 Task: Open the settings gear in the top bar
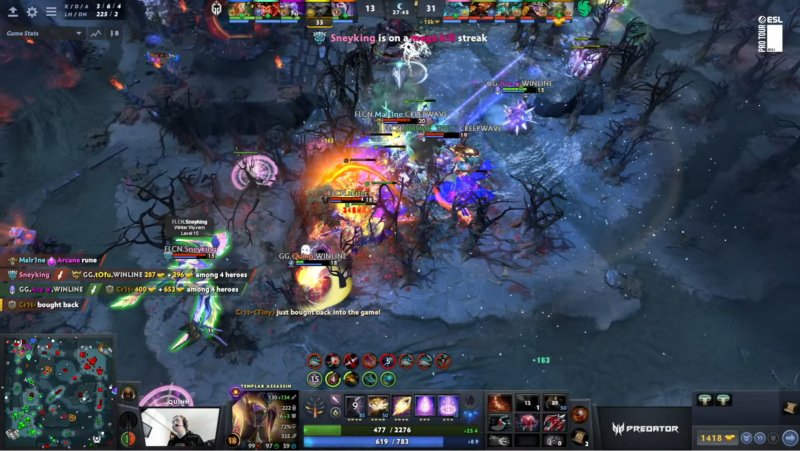(32, 12)
